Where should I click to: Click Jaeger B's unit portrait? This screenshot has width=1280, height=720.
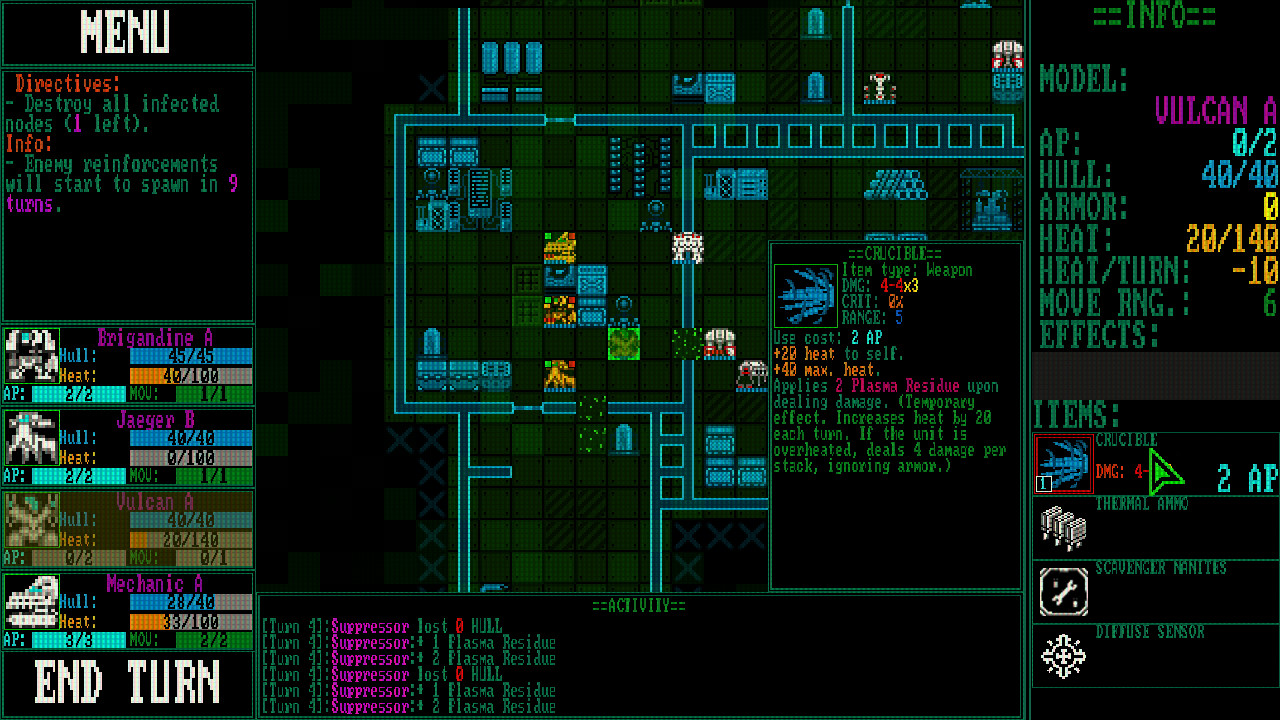coord(30,435)
